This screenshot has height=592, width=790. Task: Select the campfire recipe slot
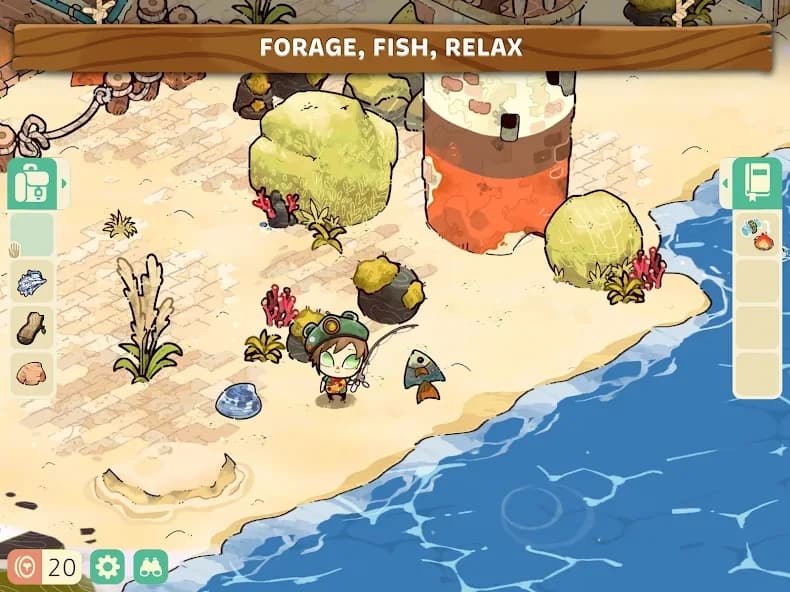(757, 236)
